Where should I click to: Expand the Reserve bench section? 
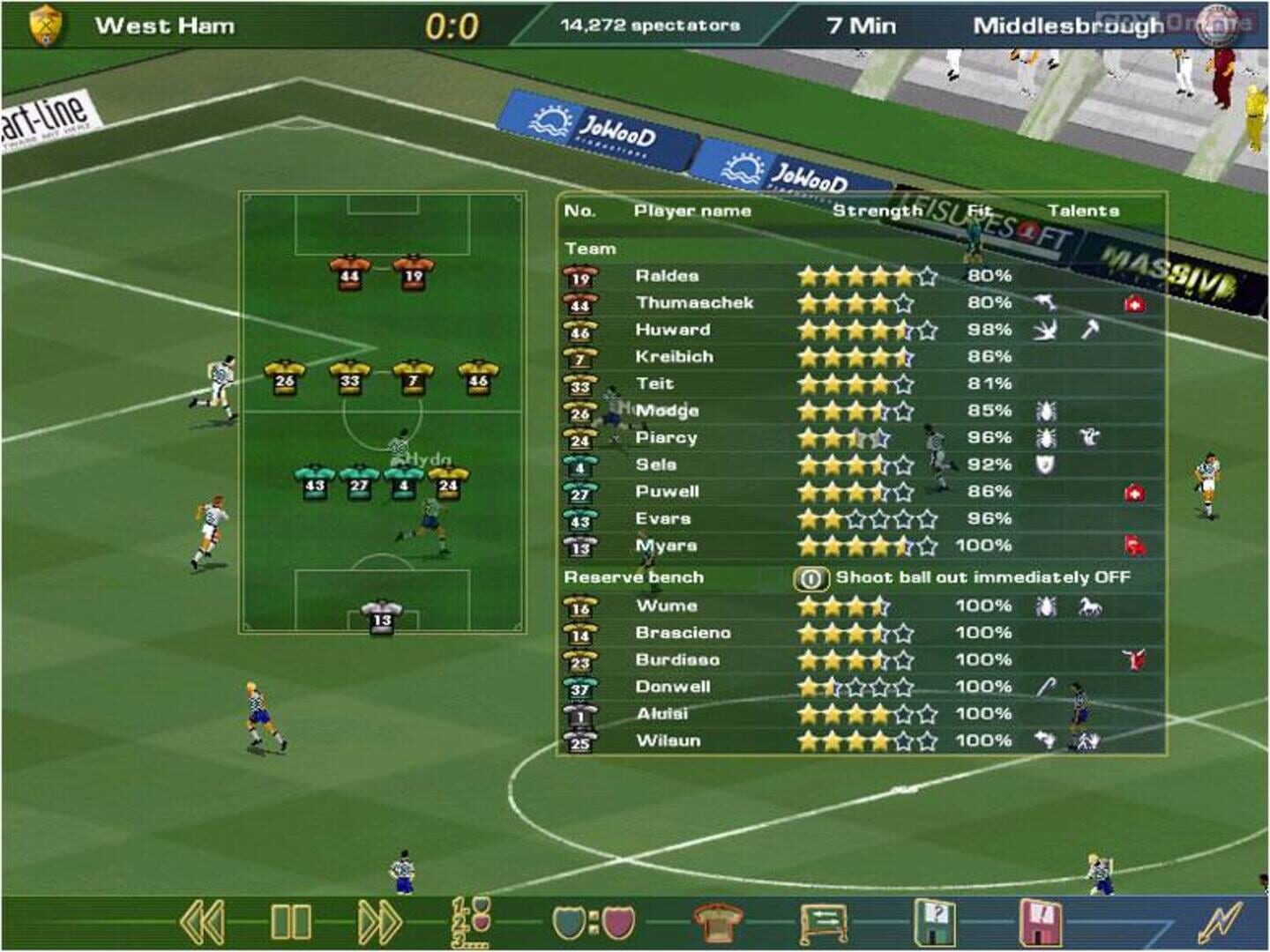pos(632,577)
